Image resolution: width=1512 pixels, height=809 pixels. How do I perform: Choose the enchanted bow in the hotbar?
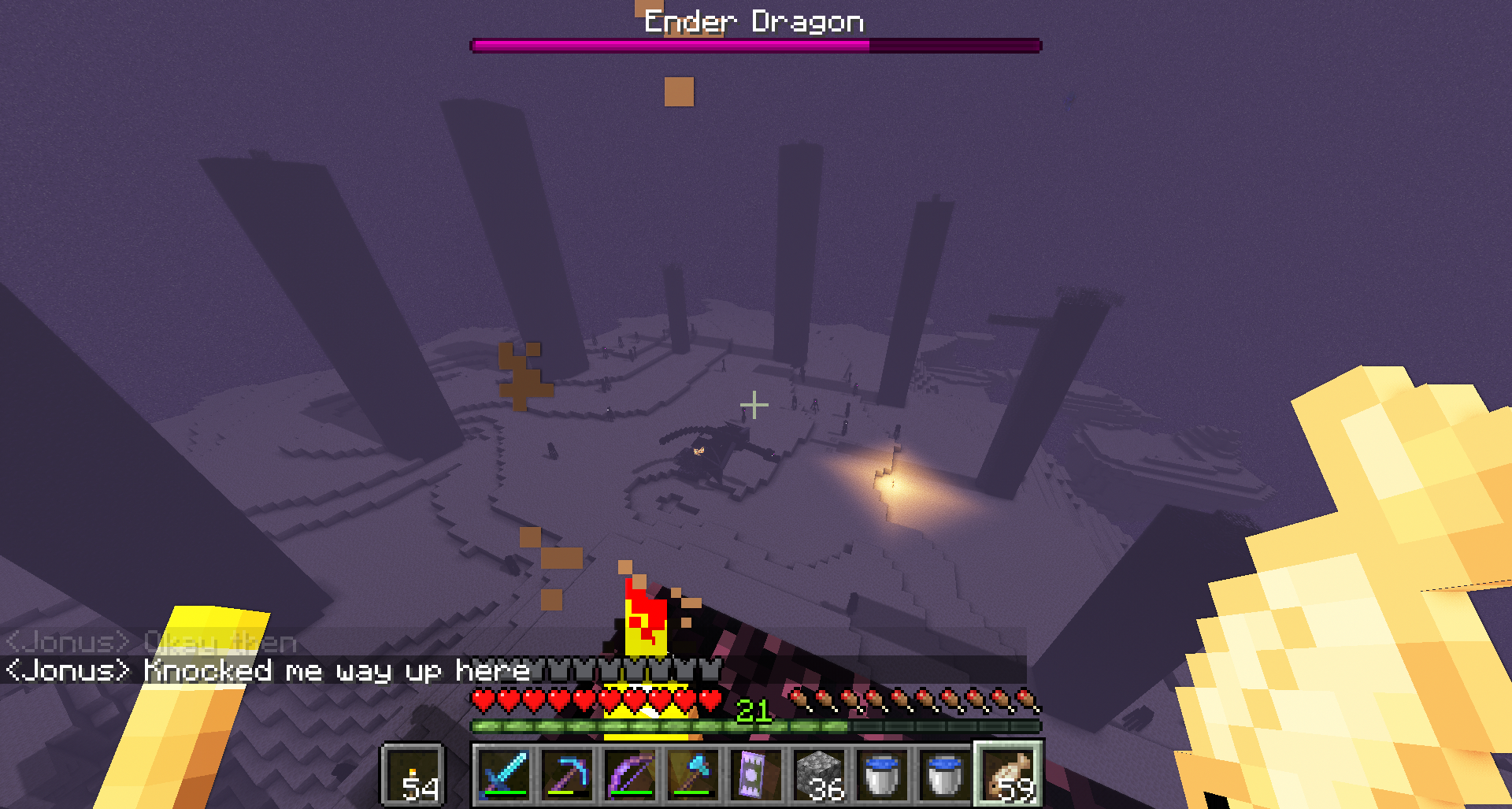click(630, 774)
